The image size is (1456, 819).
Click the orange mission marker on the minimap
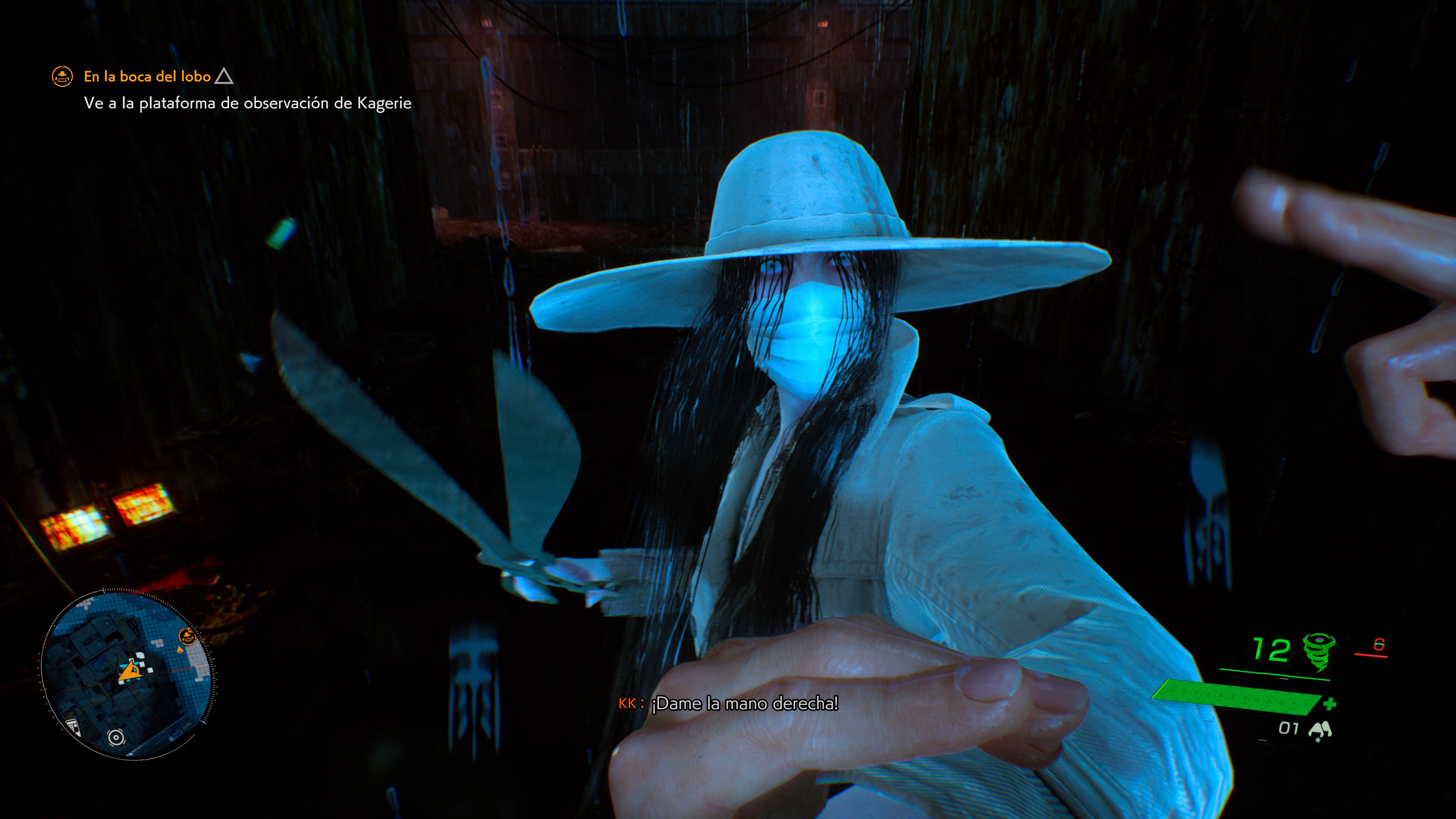[187, 637]
